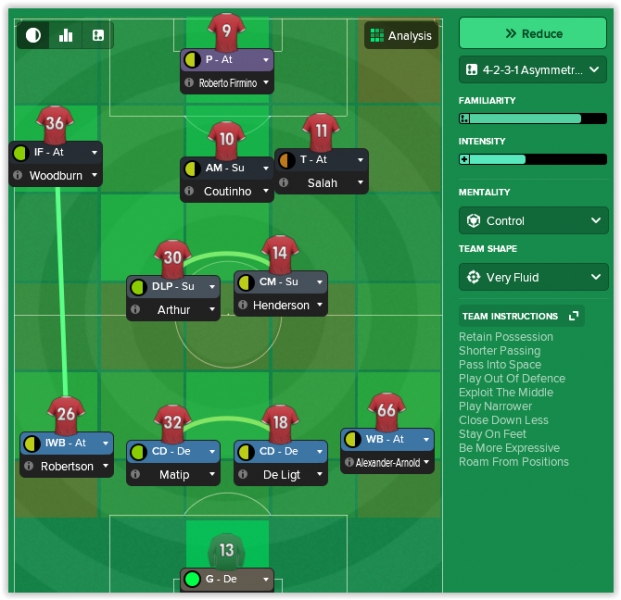Viewport: 621px width, 600px height.
Task: Expand the Team Instructions panel
Action: click(x=574, y=316)
